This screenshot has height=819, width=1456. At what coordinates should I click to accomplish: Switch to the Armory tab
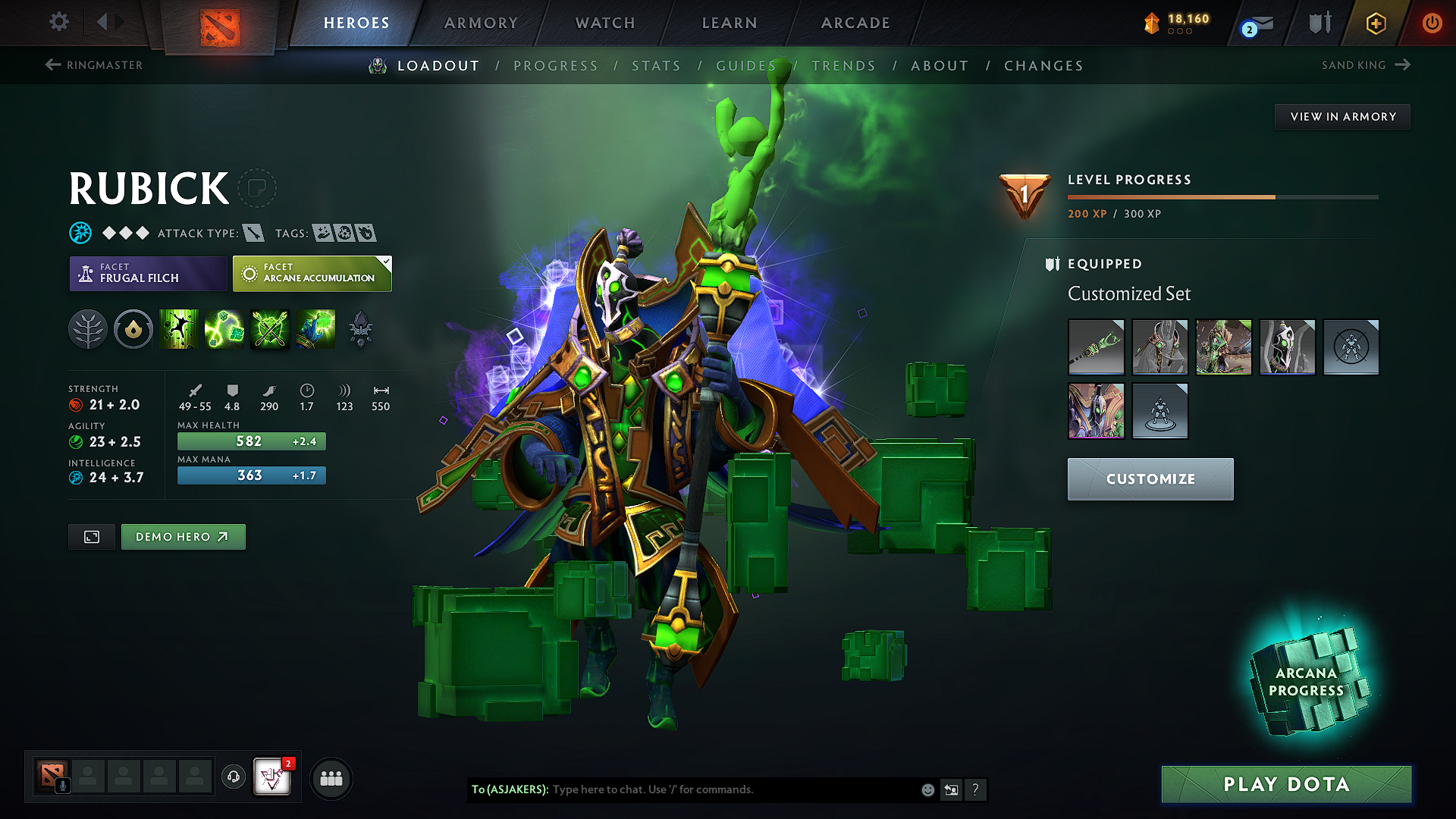481,23
